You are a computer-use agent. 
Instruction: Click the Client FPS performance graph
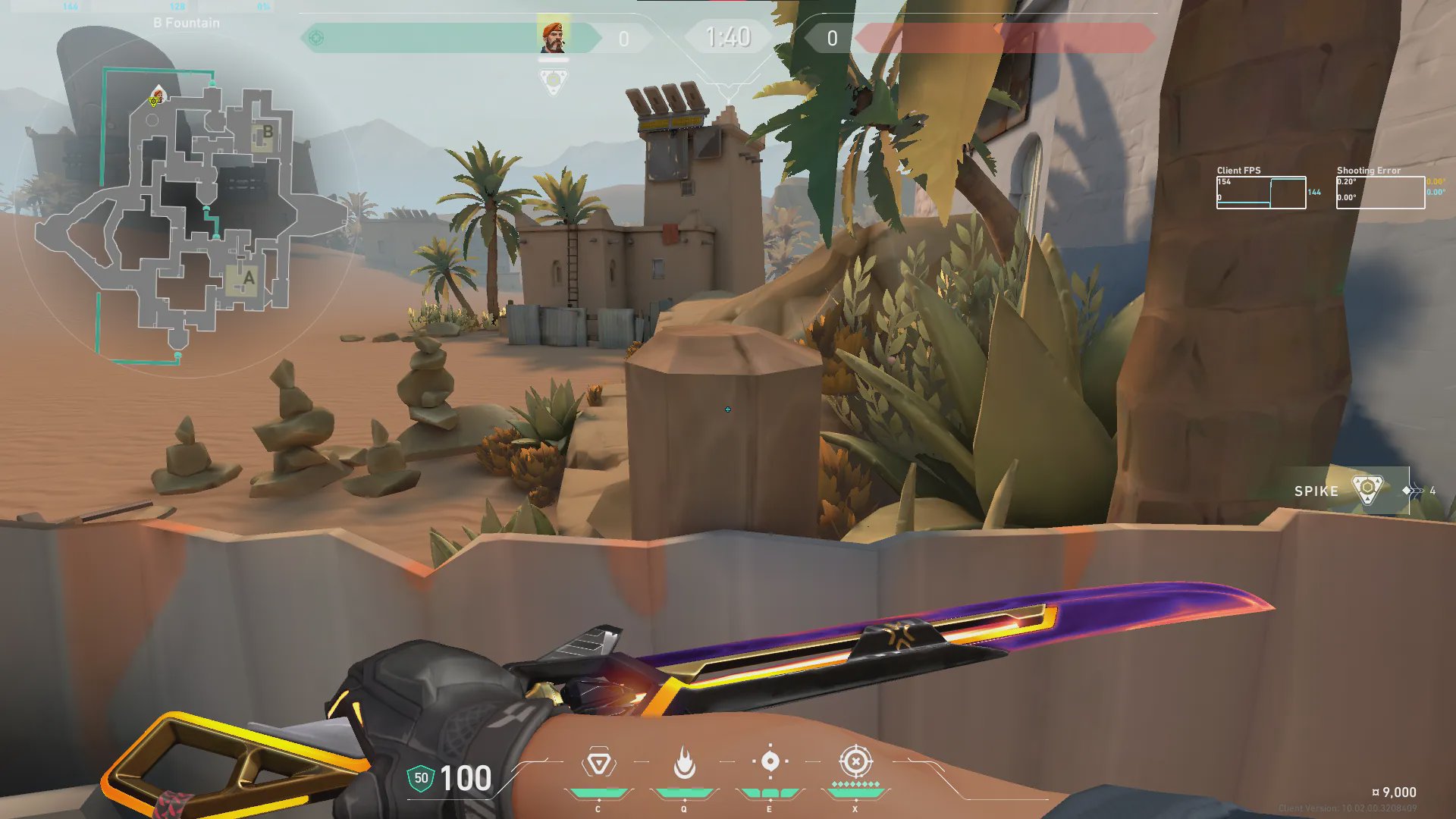coord(1261,193)
